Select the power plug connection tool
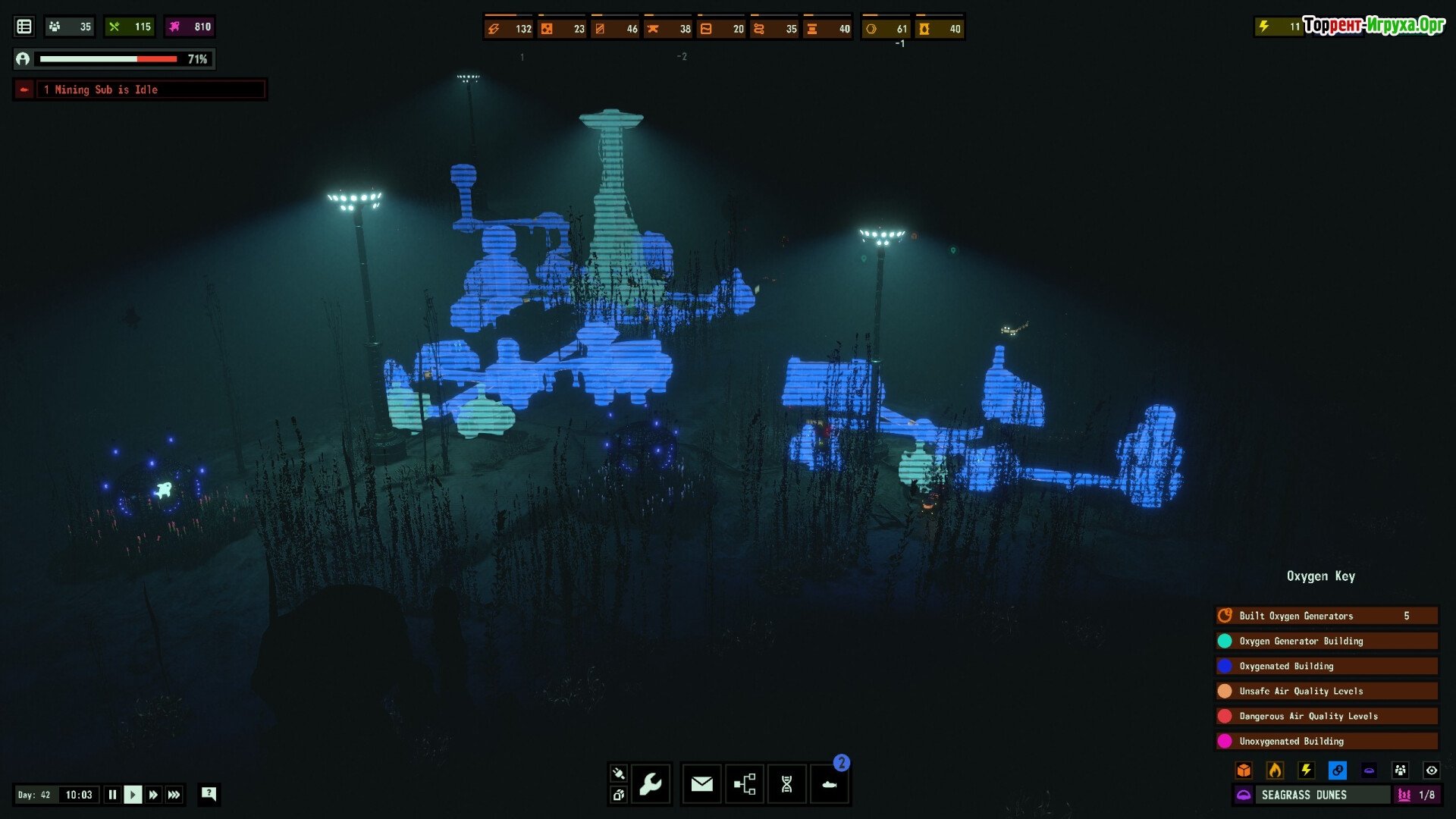The height and width of the screenshot is (819, 1456). pyautogui.click(x=618, y=773)
